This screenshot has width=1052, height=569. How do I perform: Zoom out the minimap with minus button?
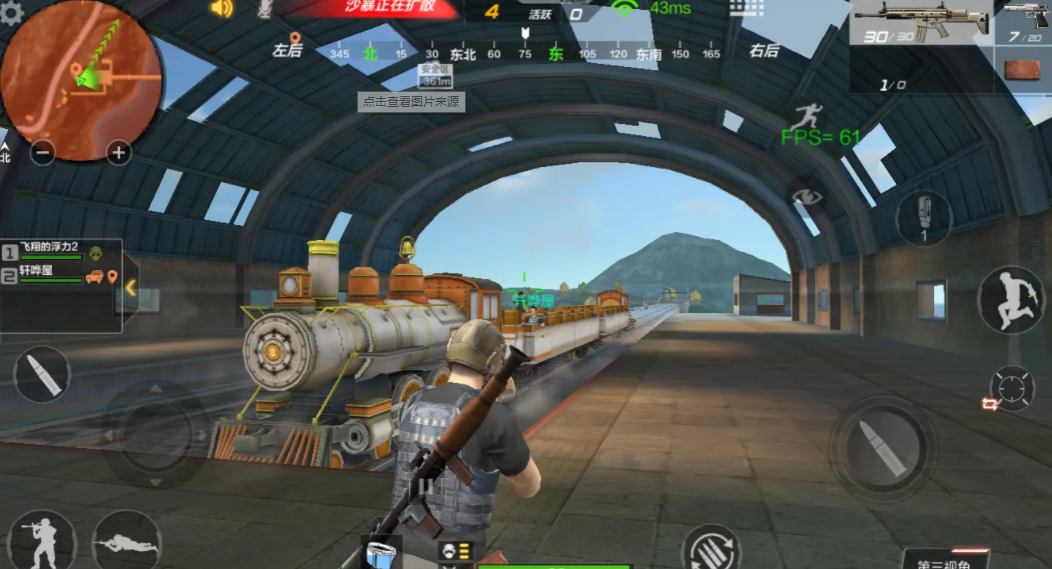pyautogui.click(x=43, y=153)
